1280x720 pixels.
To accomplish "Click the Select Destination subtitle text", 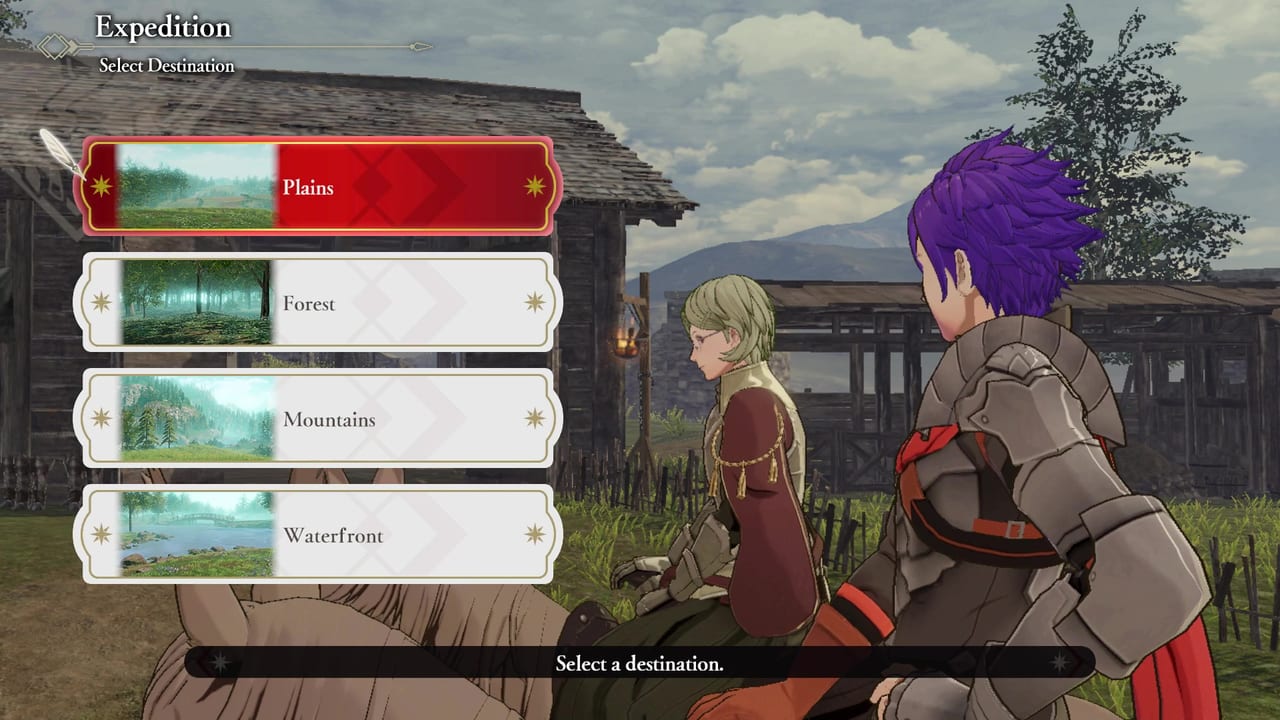I will [166, 65].
